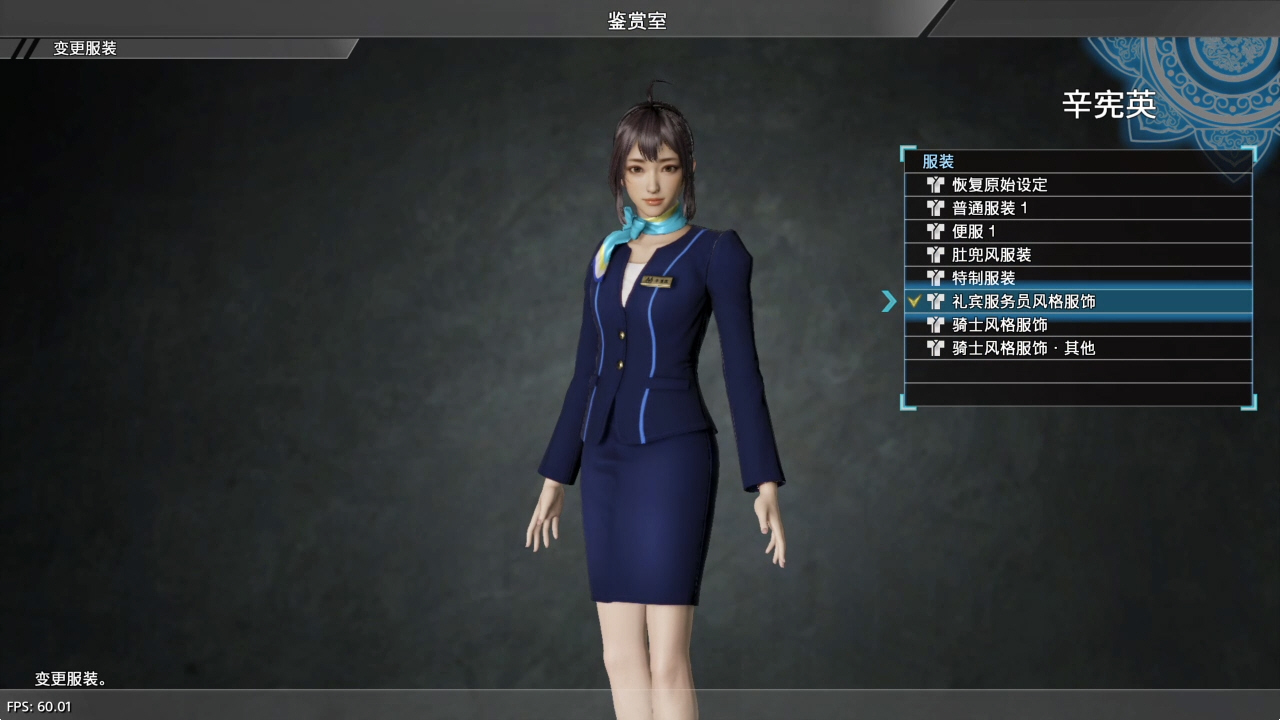Screen dimensions: 1280x720
Task: Choose the 骑士风格服饰・其他 costume entry
Action: click(x=1024, y=348)
